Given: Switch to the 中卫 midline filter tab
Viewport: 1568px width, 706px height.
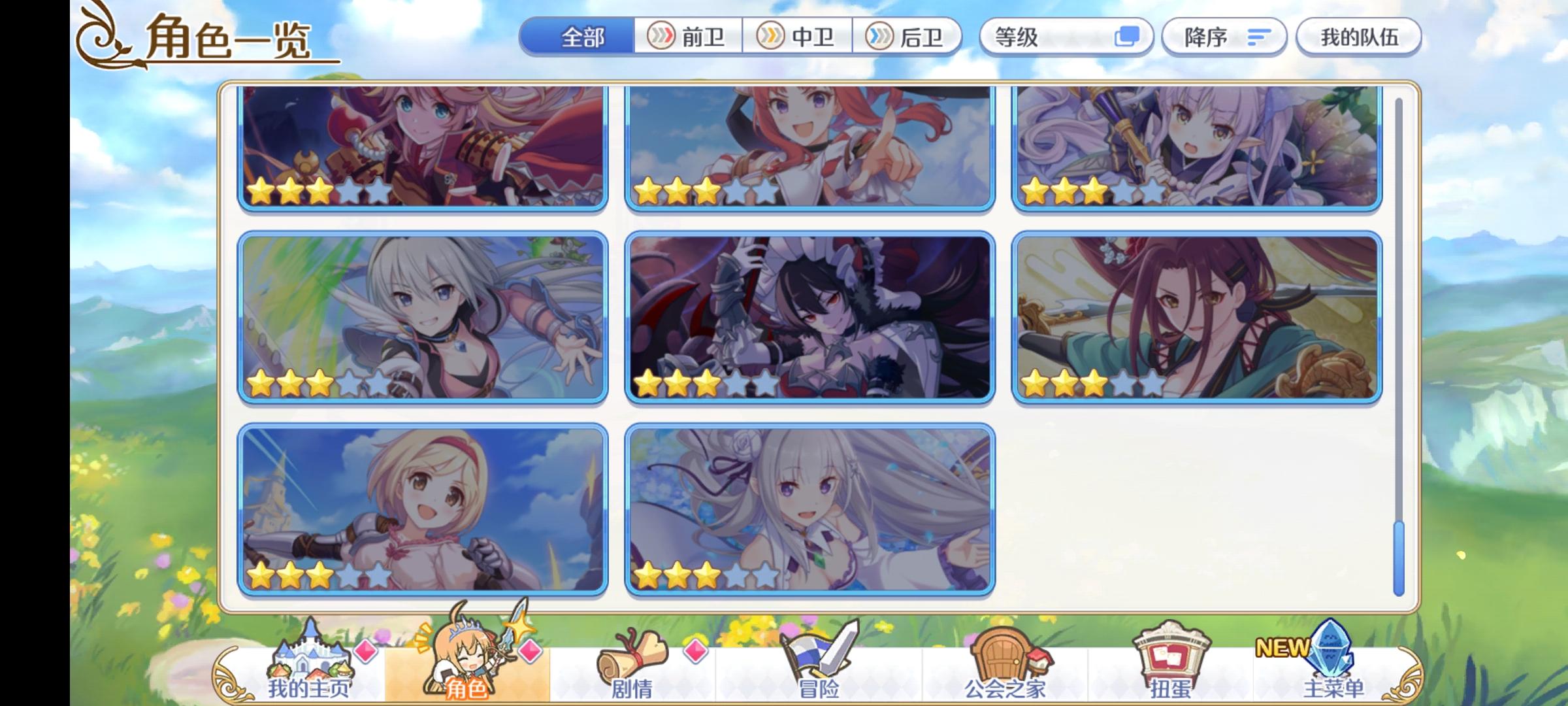Looking at the screenshot, I should 798,37.
